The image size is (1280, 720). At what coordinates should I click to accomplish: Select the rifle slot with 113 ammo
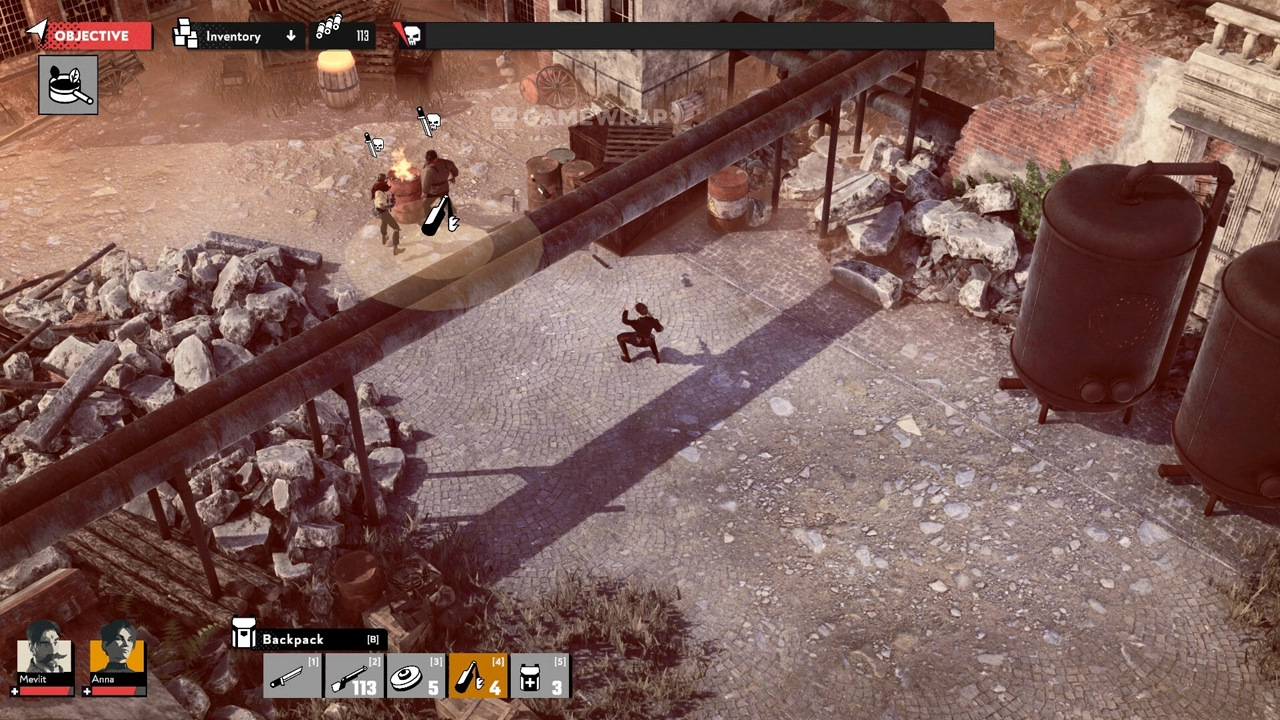click(354, 676)
